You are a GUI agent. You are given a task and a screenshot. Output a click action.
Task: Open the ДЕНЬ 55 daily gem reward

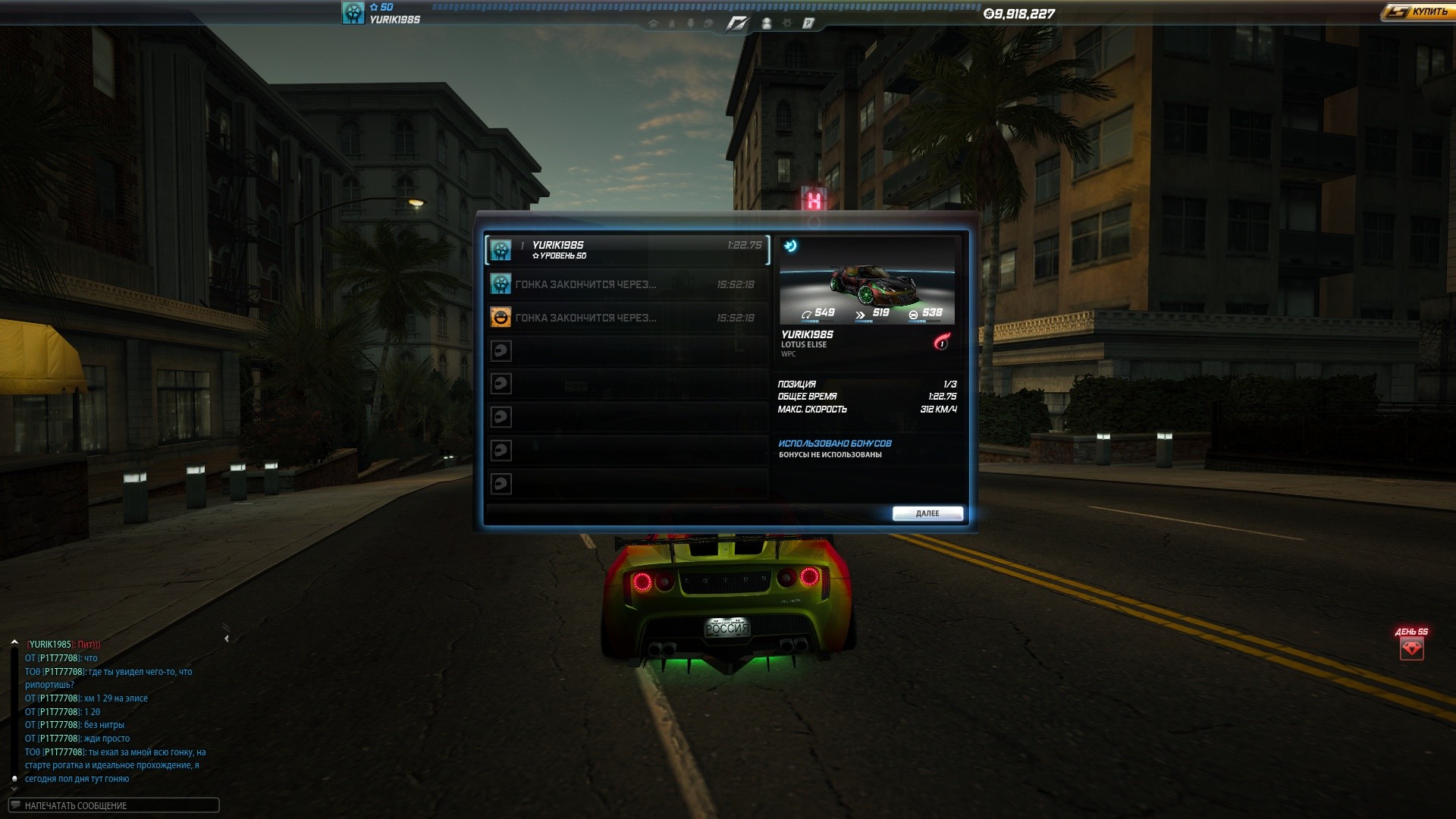[1411, 648]
